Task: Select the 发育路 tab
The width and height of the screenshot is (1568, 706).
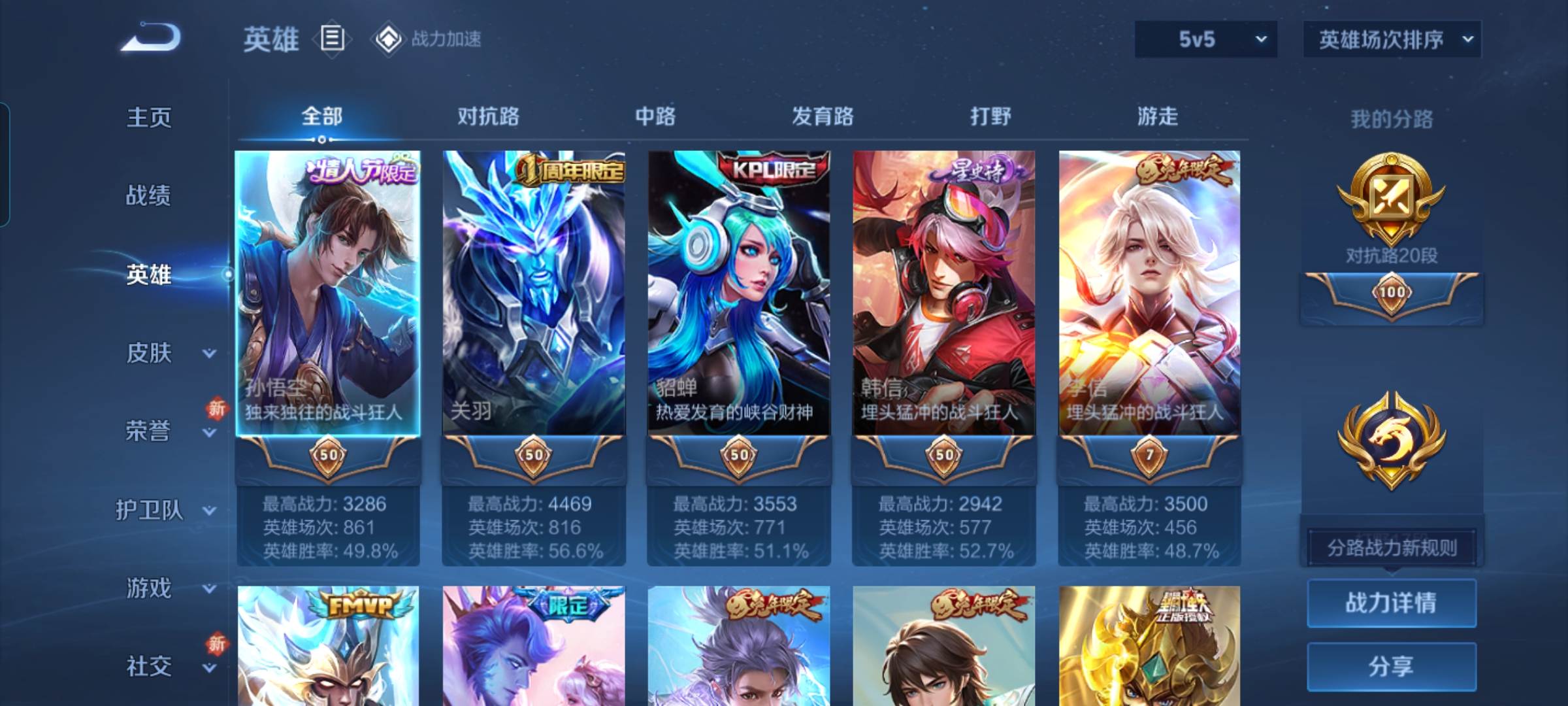Action: [823, 116]
